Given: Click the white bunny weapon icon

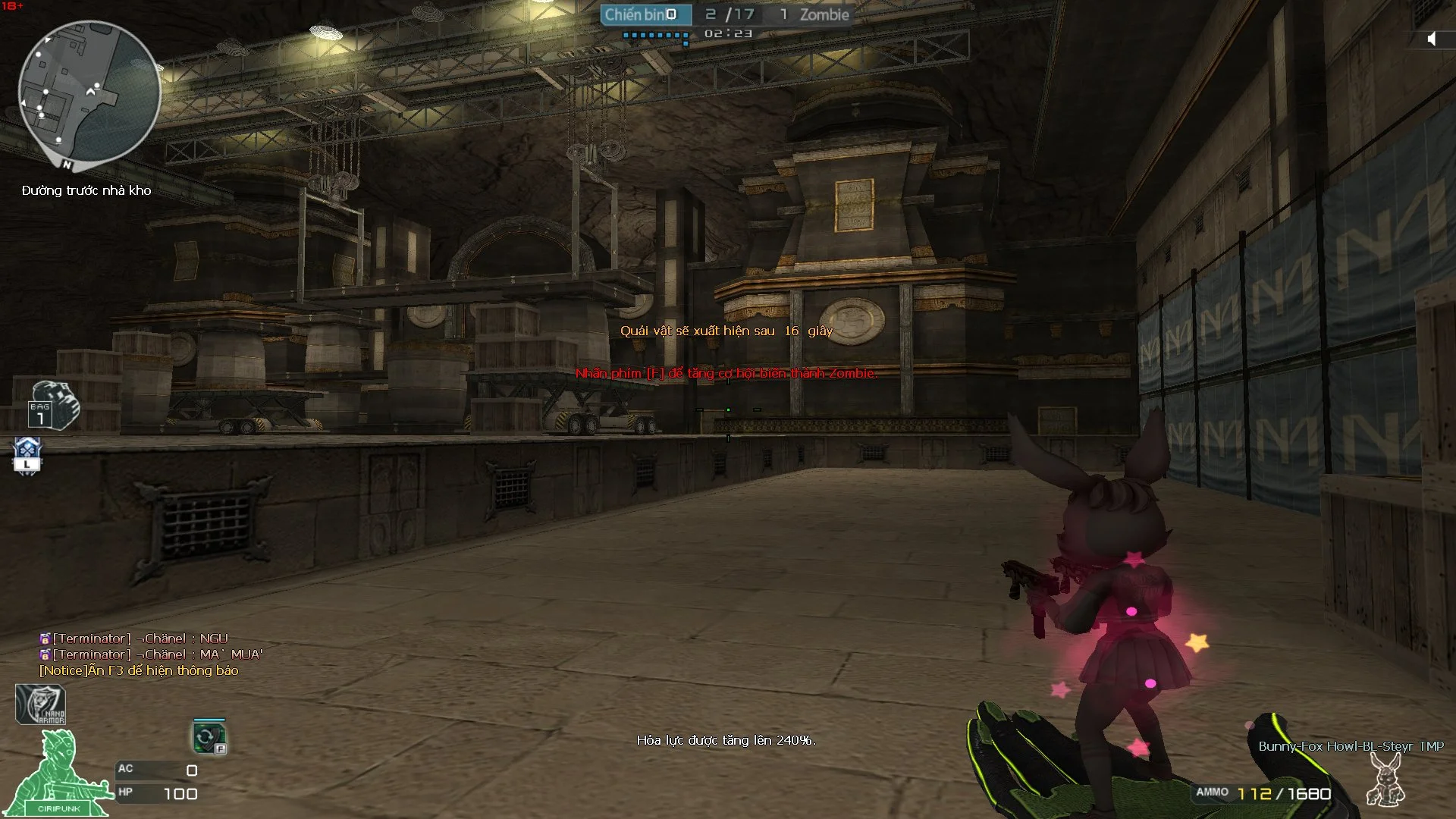Looking at the screenshot, I should pyautogui.click(x=1385, y=781).
